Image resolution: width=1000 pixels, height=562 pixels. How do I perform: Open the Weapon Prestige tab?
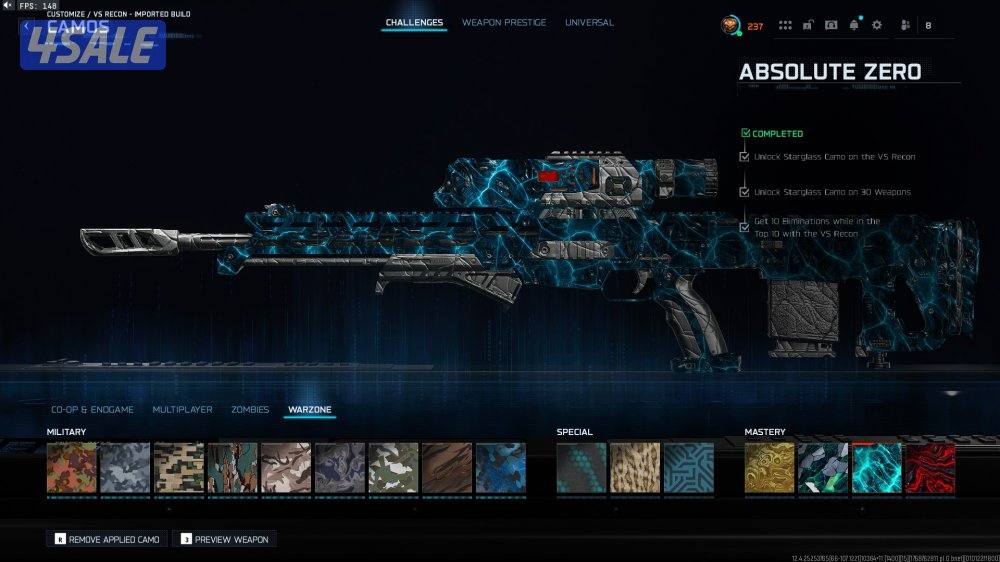[504, 22]
